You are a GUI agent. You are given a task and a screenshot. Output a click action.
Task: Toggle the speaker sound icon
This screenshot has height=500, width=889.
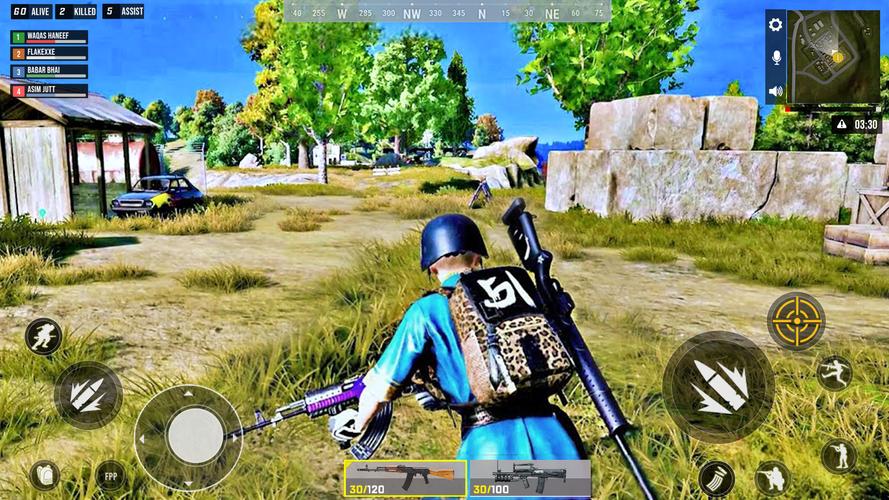(x=775, y=91)
